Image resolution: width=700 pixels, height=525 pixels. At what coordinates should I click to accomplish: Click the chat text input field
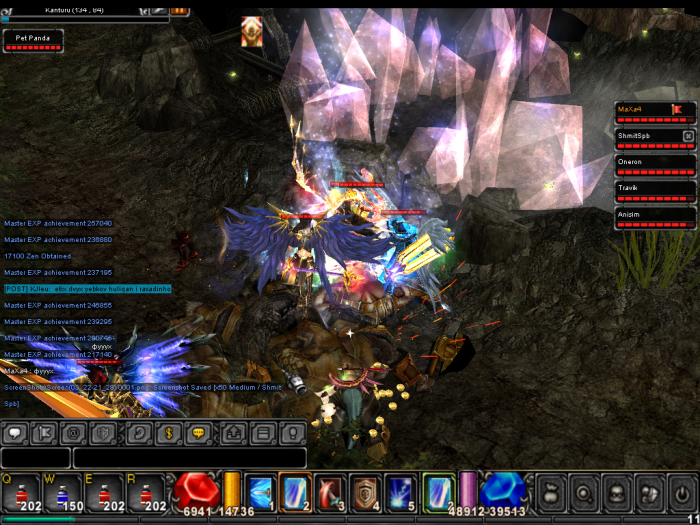pyautogui.click(x=188, y=458)
